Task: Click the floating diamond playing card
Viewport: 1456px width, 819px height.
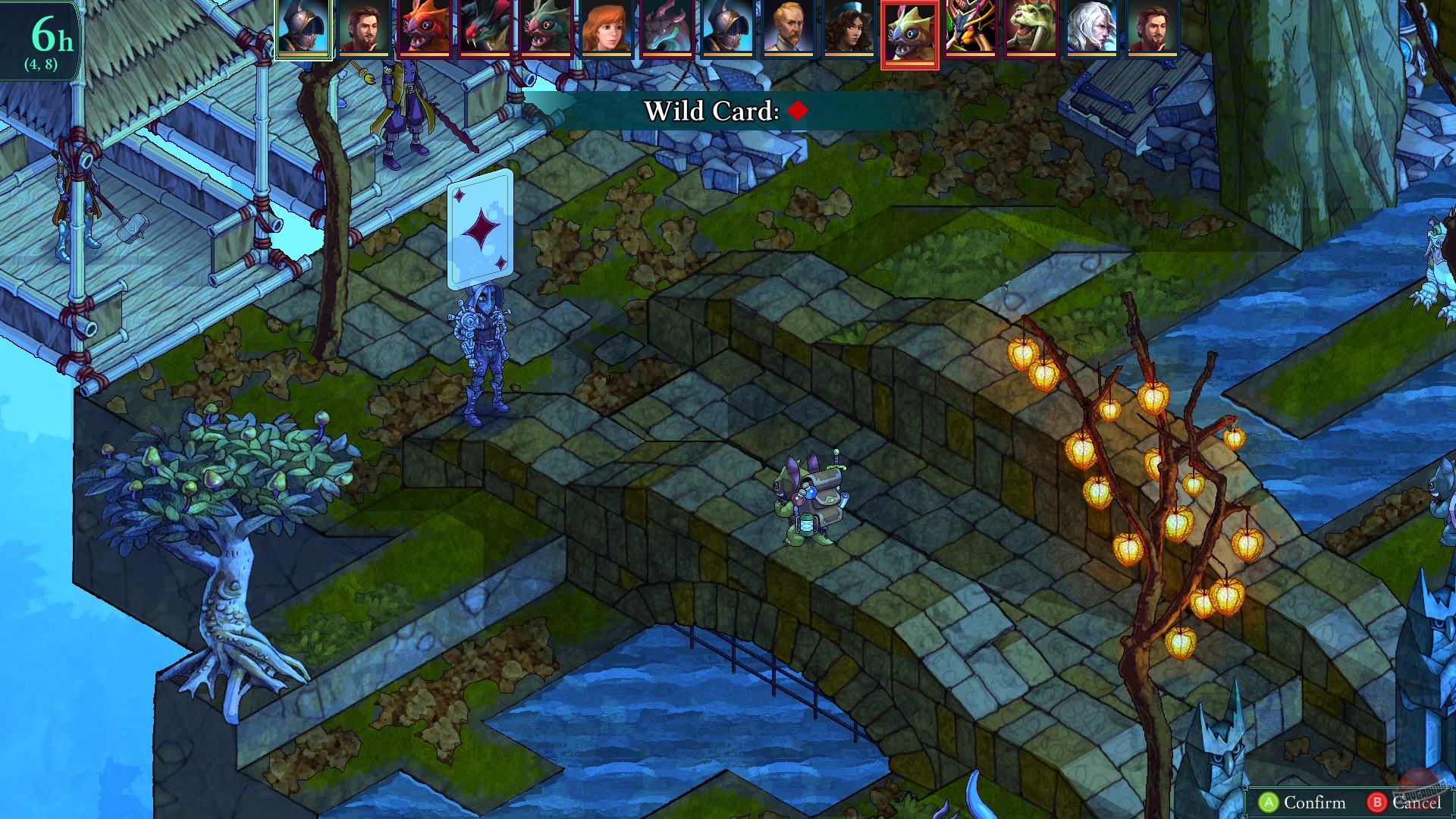Action: pos(480,227)
